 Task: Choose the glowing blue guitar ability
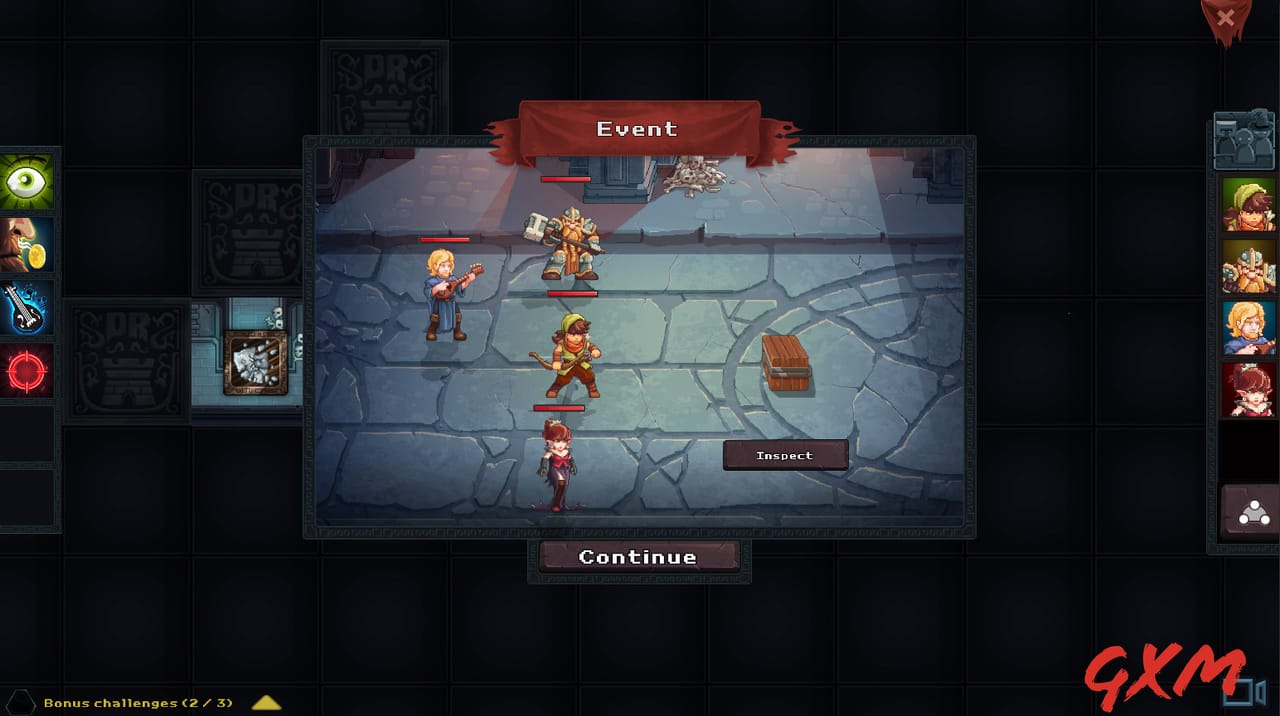click(27, 308)
